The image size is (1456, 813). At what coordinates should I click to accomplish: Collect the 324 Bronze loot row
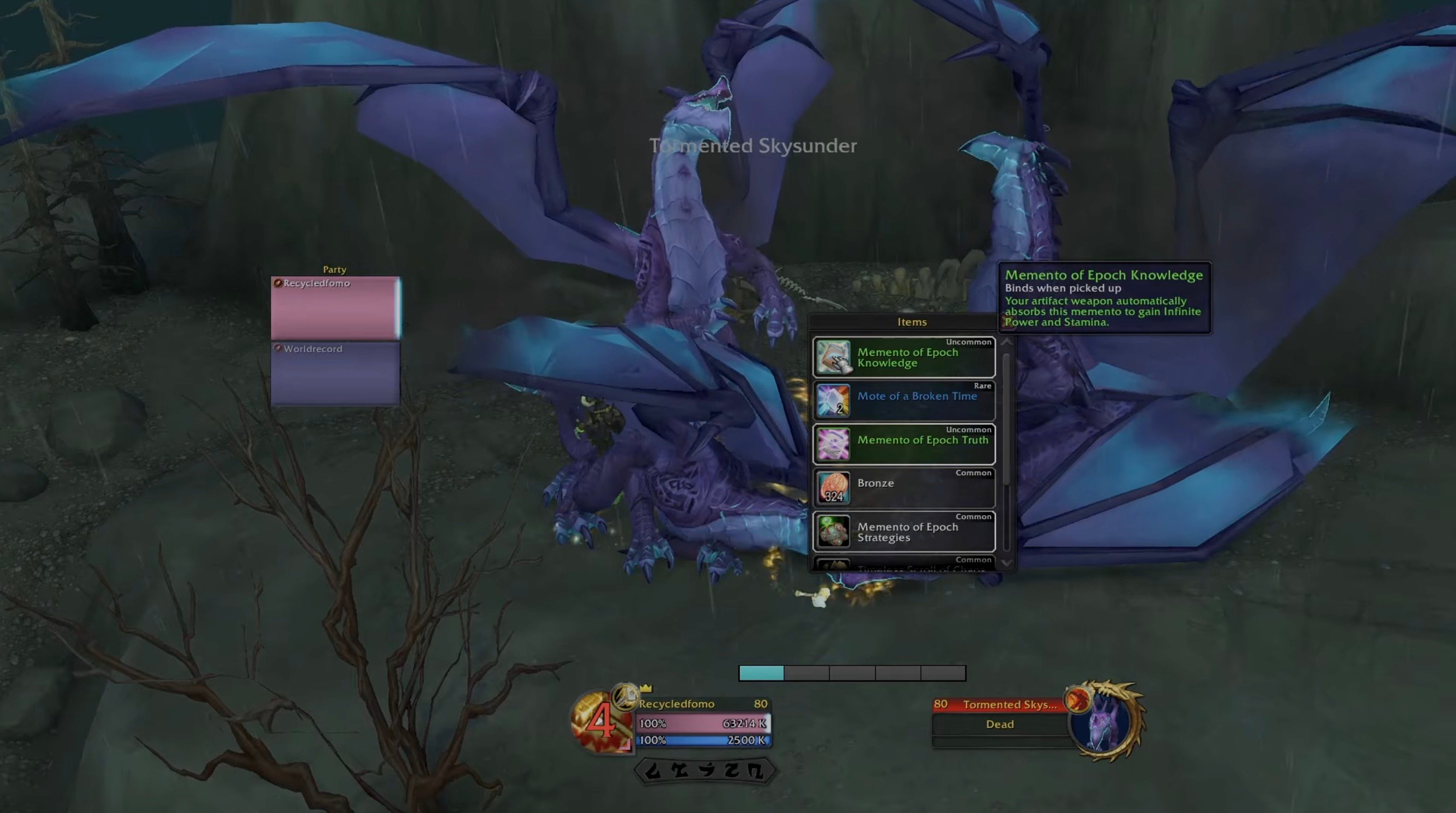(903, 488)
